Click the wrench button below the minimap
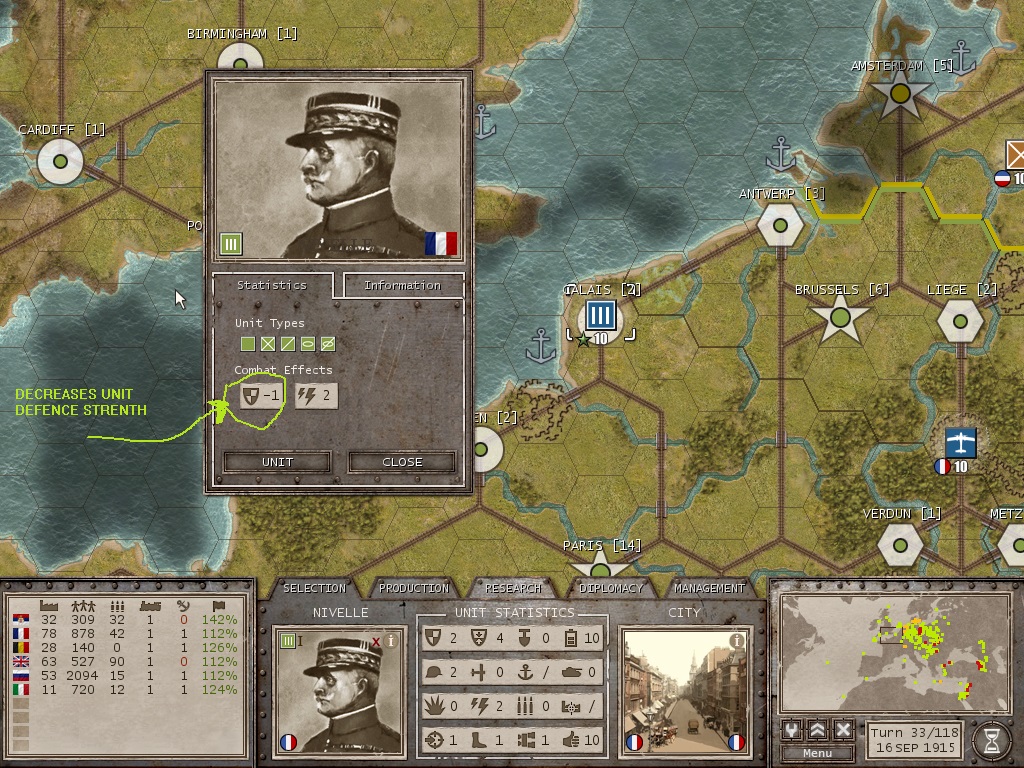 point(792,730)
